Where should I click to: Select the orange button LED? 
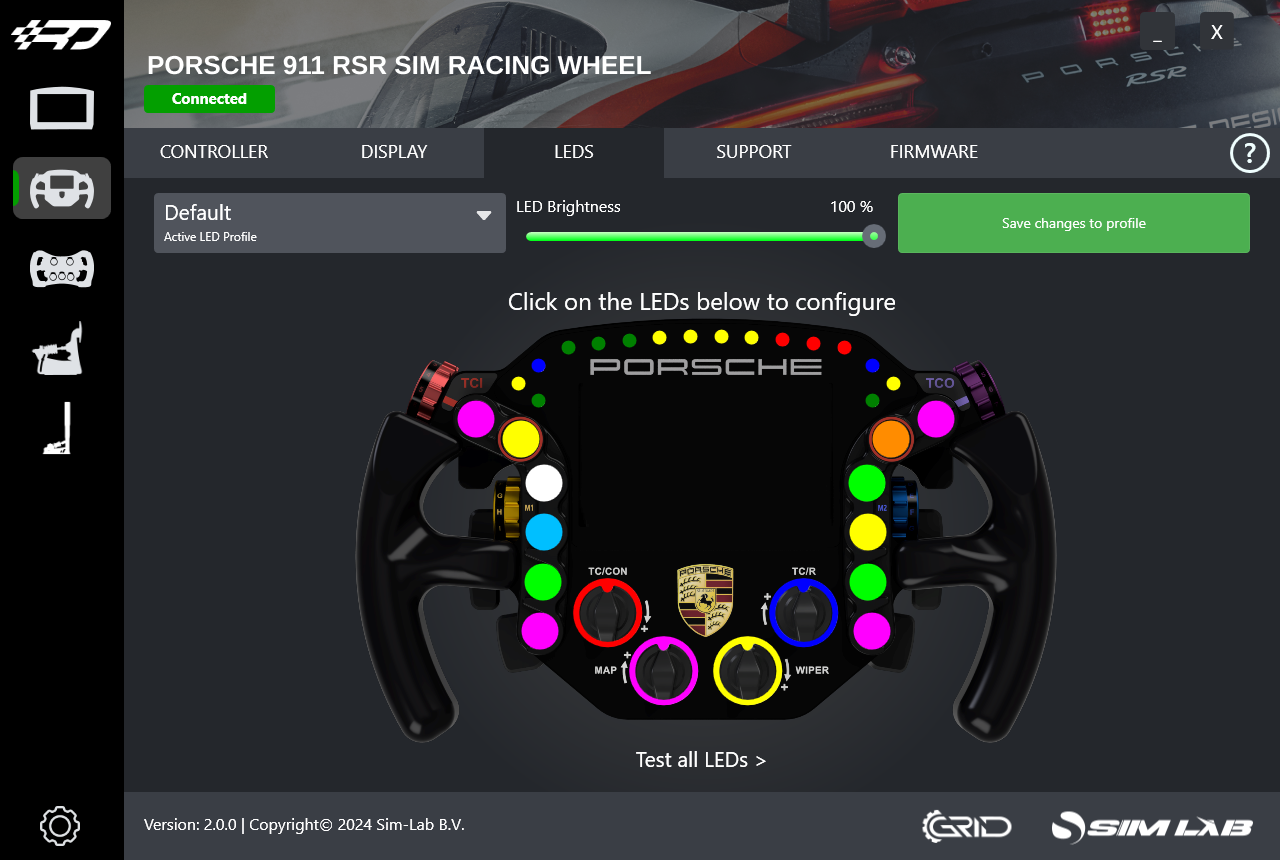(890, 438)
